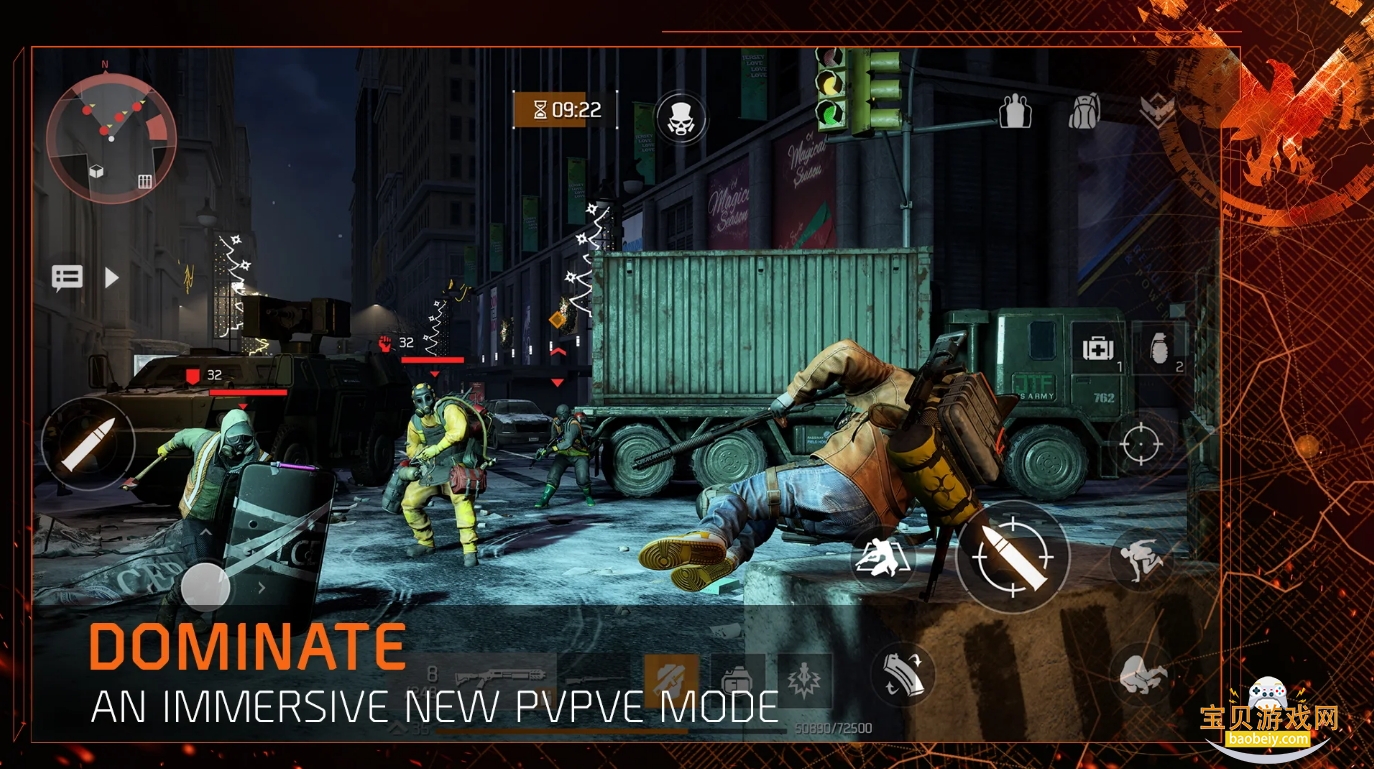The height and width of the screenshot is (769, 1374).
Task: Aim down sights with the crosshair button
Action: coord(1144,442)
